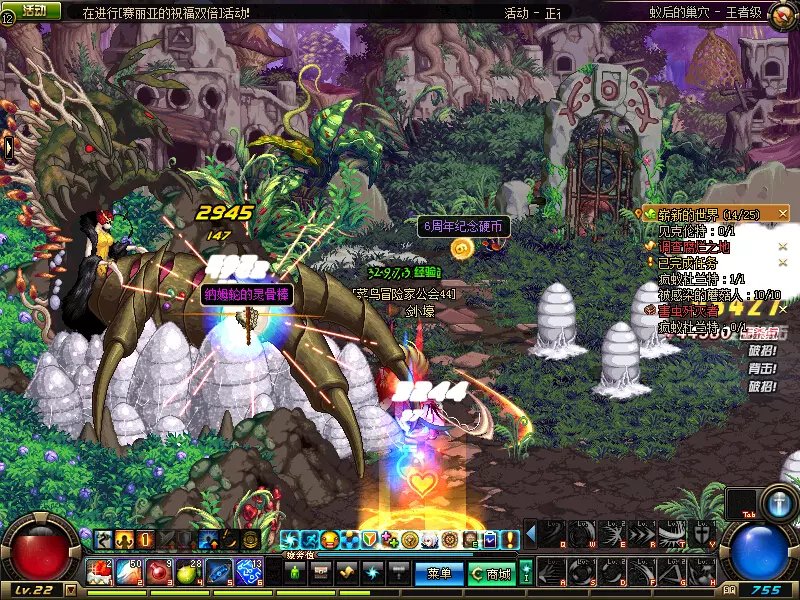
Task: Click the yellow smiley emote icon
Action: coord(329,540)
